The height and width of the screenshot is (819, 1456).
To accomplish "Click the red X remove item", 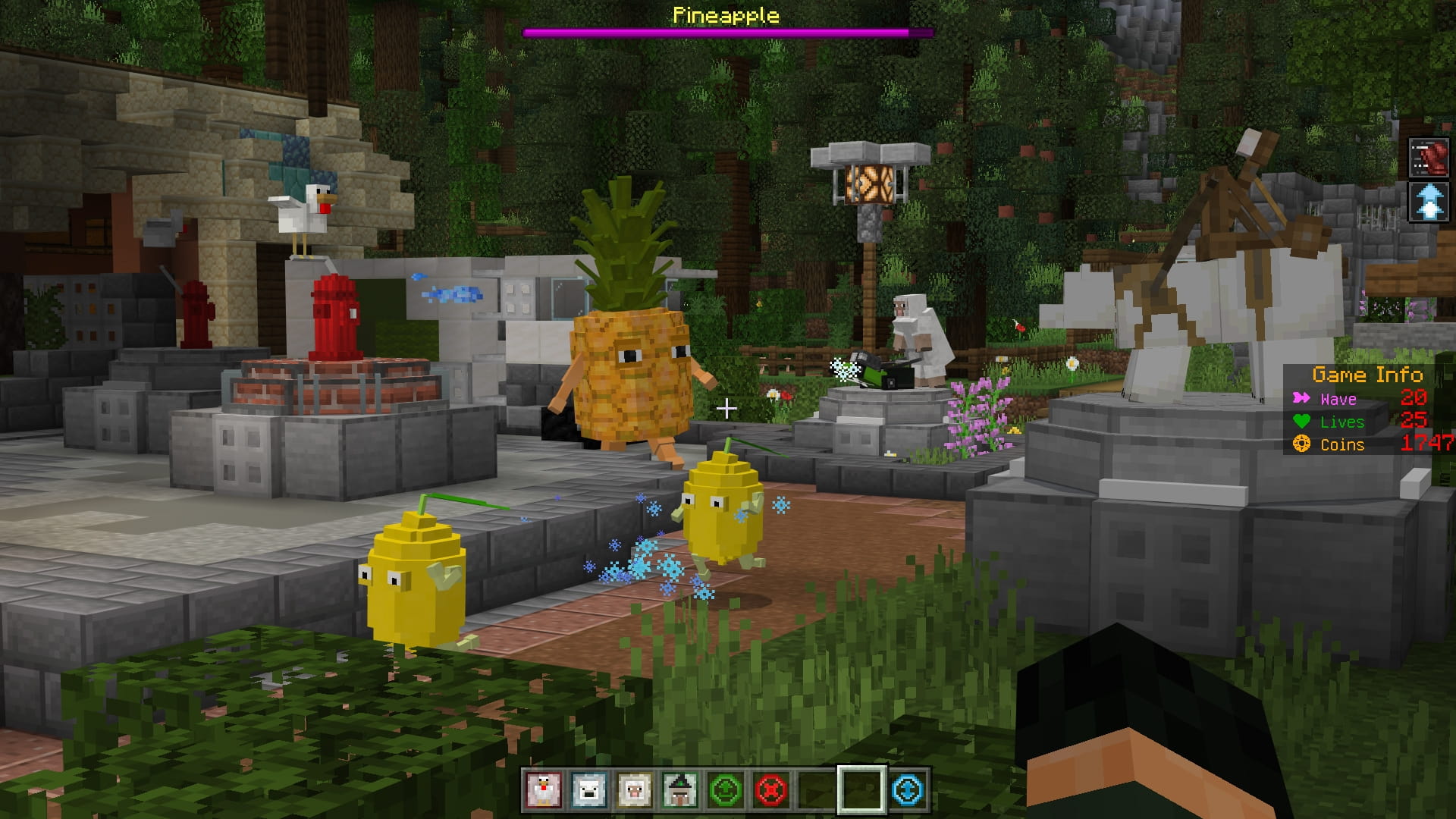I will tap(771, 790).
